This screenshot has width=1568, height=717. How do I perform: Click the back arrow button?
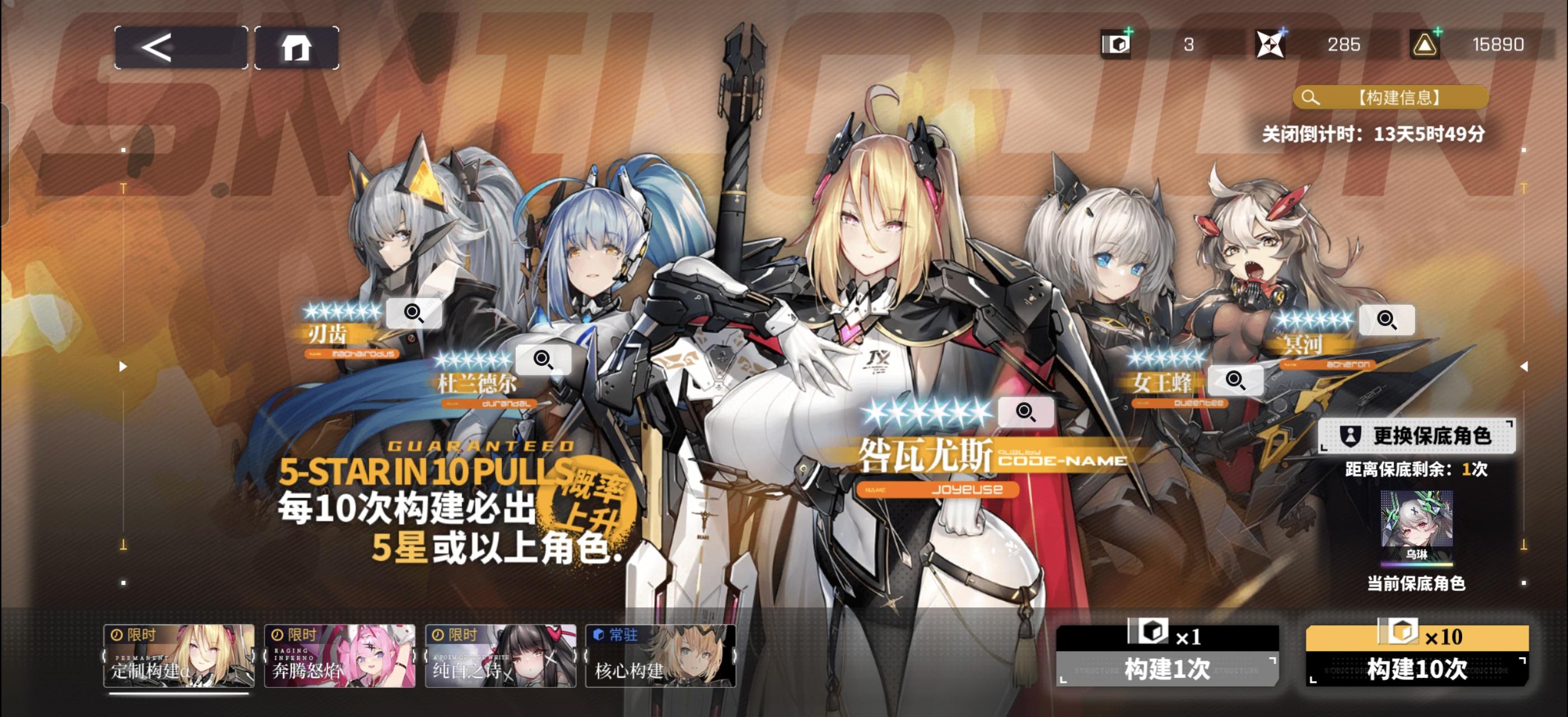(178, 45)
